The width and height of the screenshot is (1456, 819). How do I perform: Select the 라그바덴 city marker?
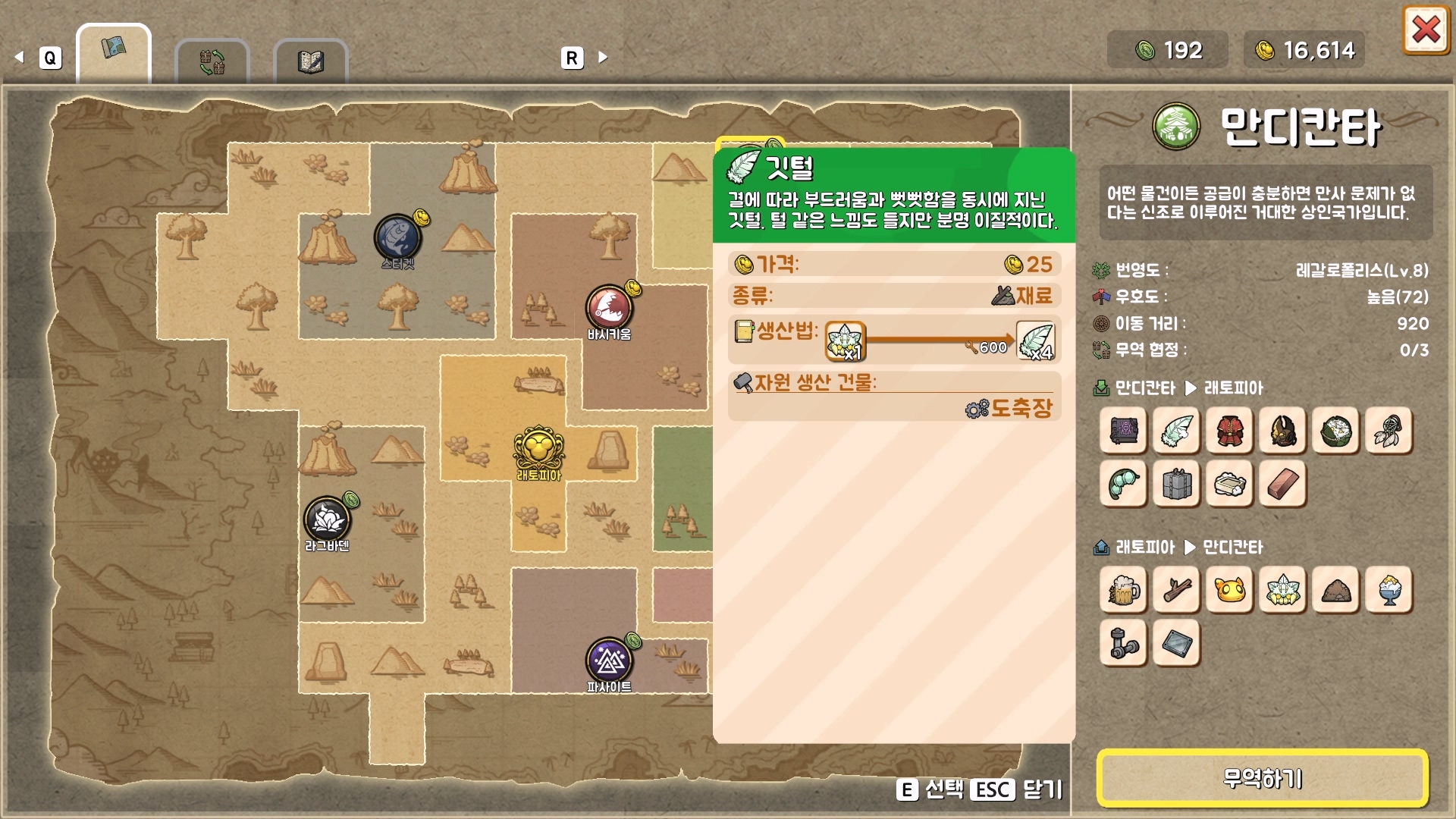click(327, 519)
